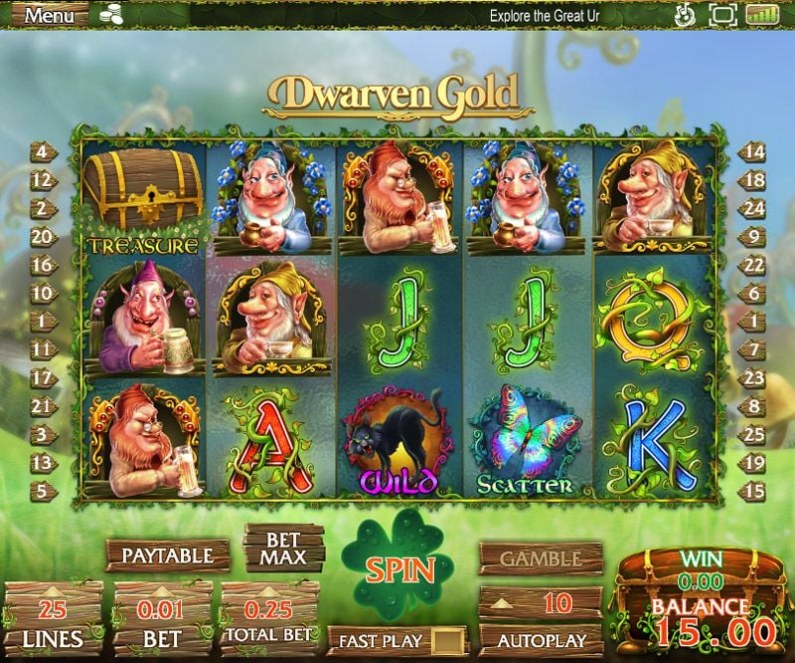Adjust the autoplay spin count of 10
795x663 pixels.
540,602
